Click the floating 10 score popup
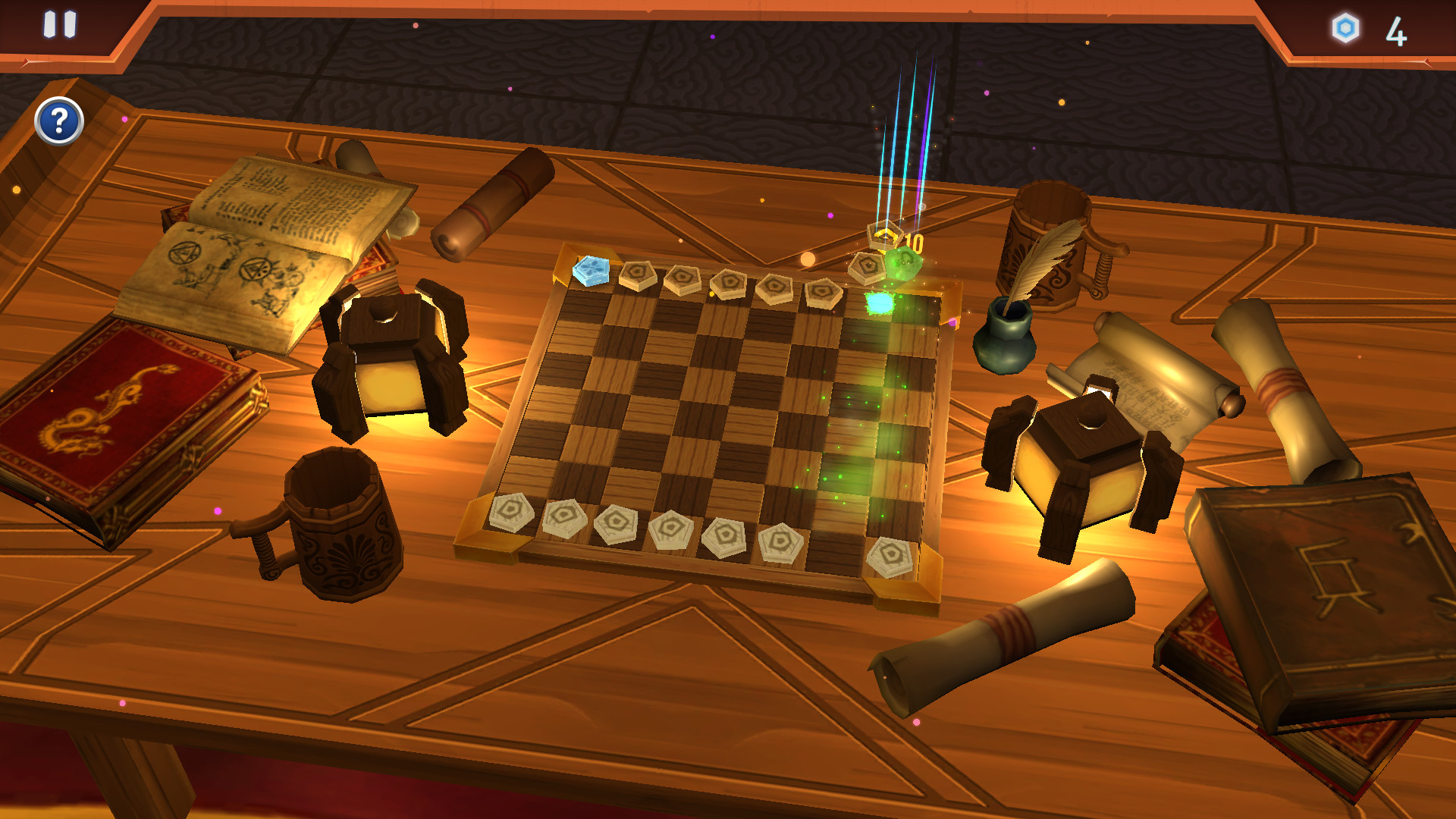1456x819 pixels. coord(914,241)
